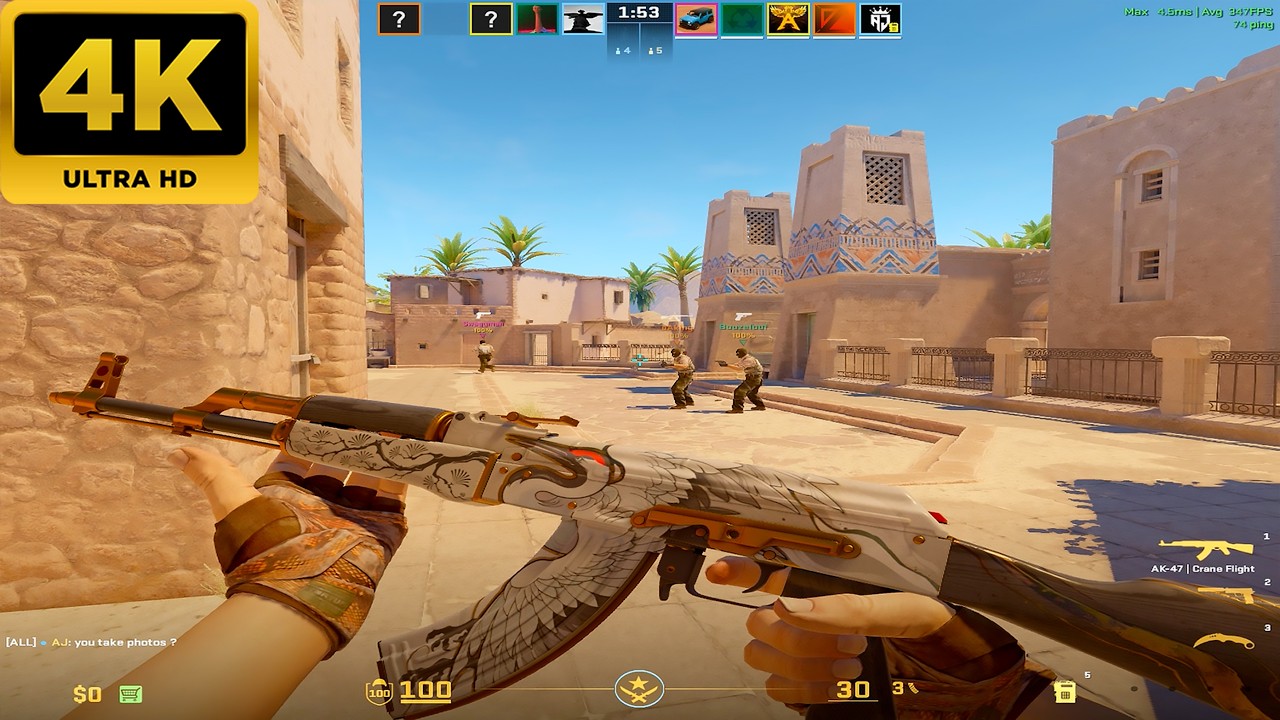Select the dark silhouette player avatar
The width and height of the screenshot is (1280, 720).
(583, 19)
